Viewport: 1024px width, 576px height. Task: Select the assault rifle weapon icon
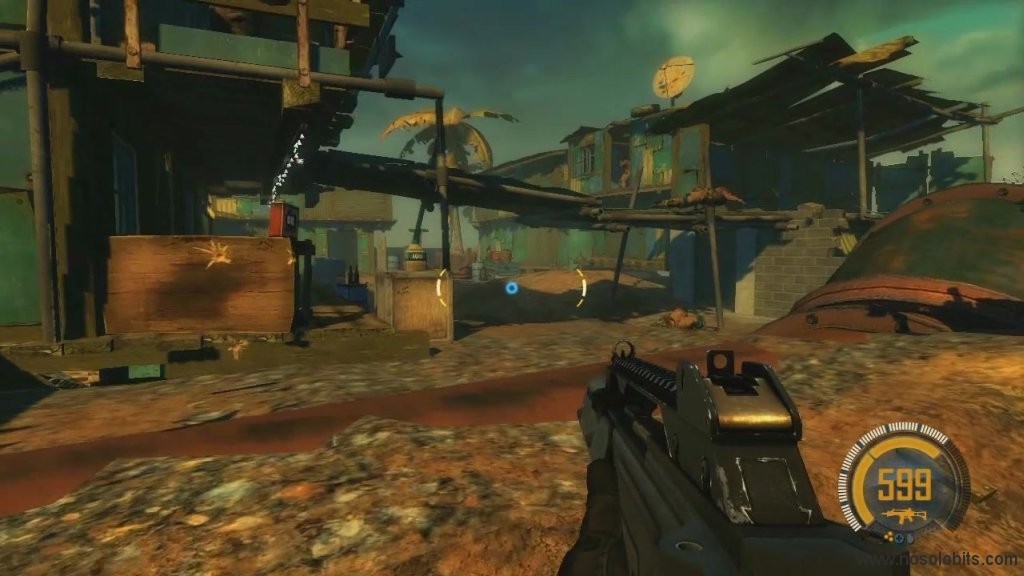(904, 516)
